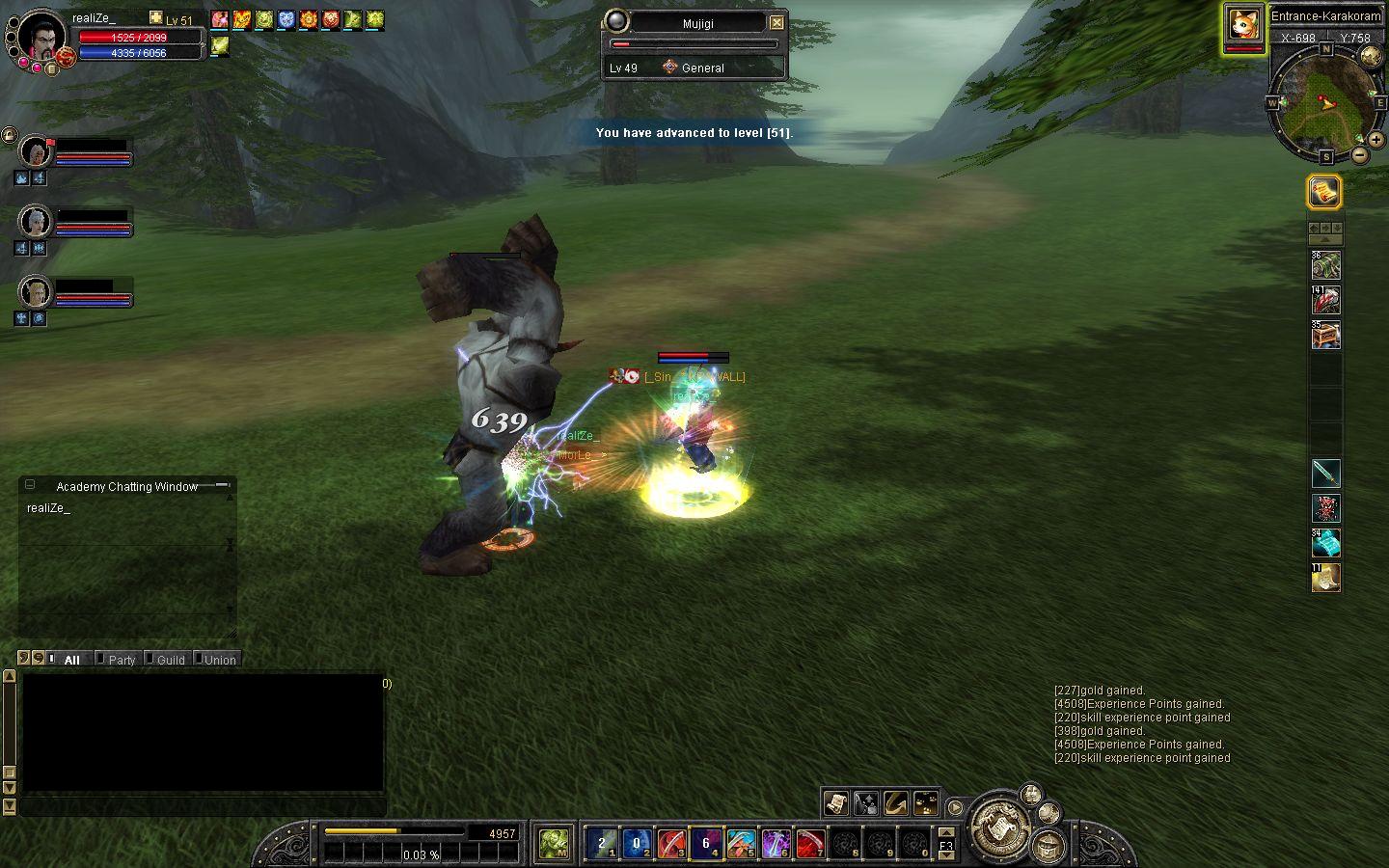1389x868 pixels.
Task: Open the glowing quest scroll notification
Action: click(x=1325, y=192)
